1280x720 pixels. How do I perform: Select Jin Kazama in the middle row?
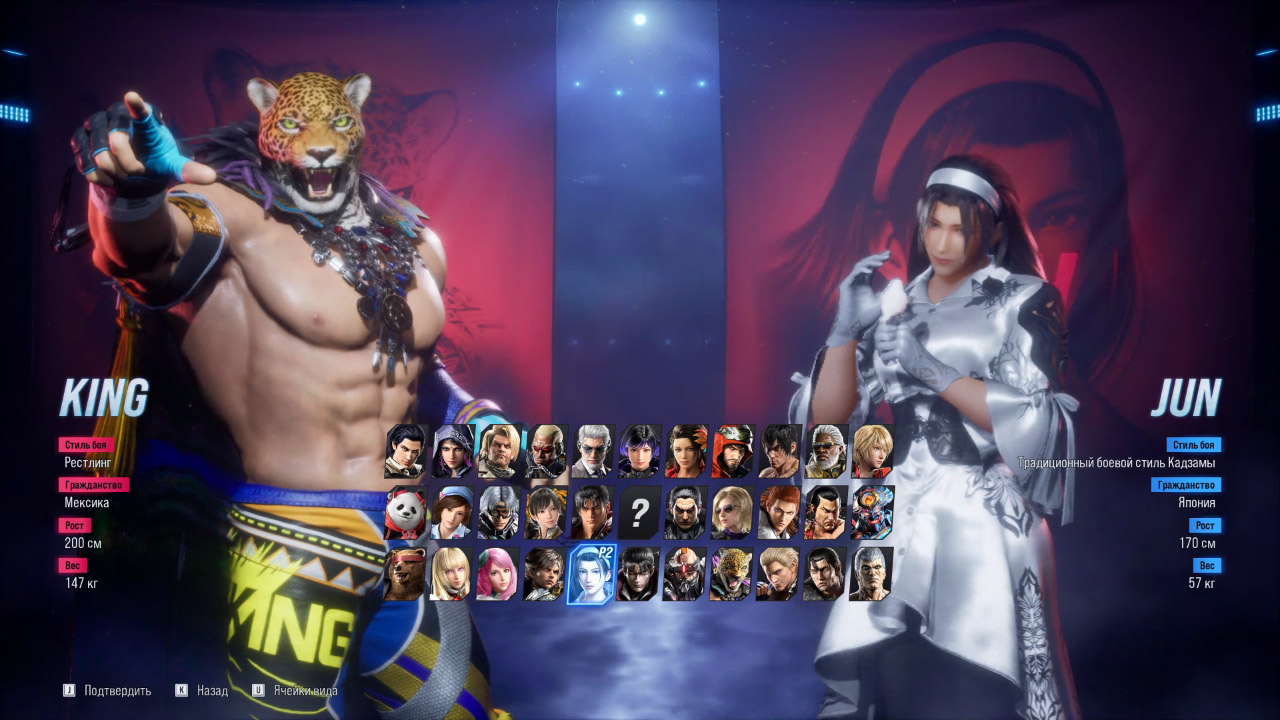[592, 510]
